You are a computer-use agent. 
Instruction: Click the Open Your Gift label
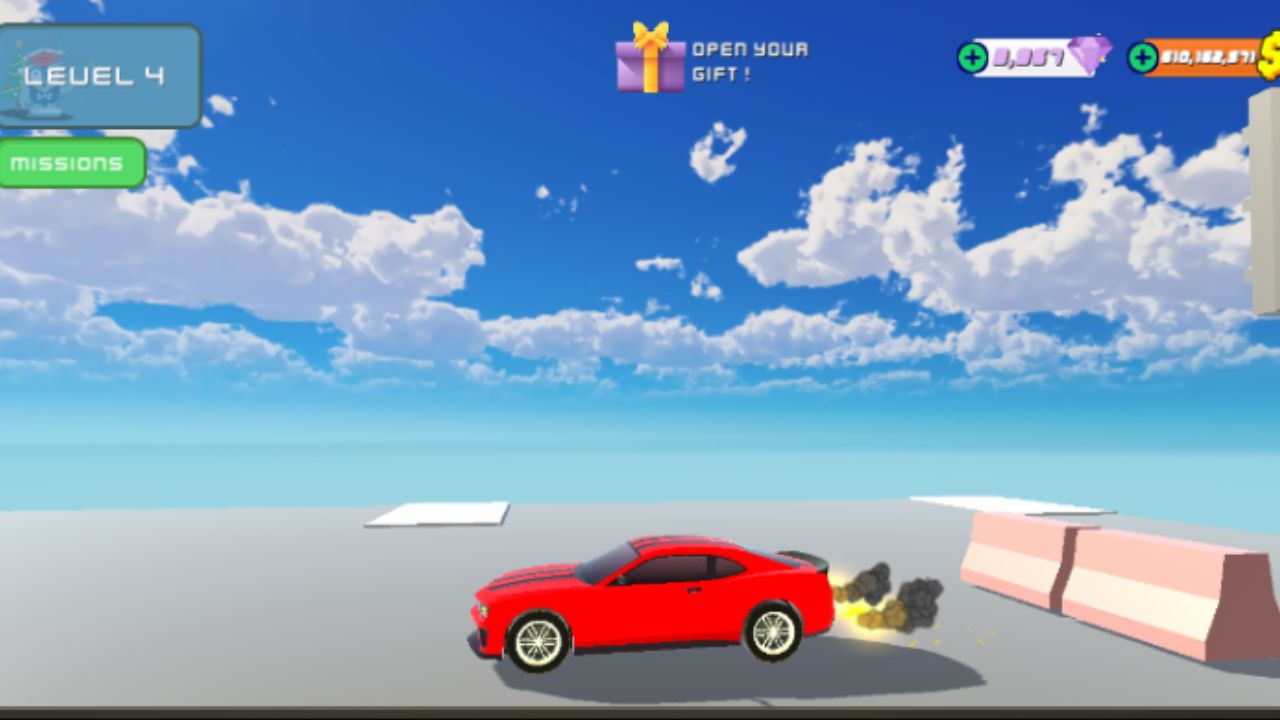[x=748, y=58]
